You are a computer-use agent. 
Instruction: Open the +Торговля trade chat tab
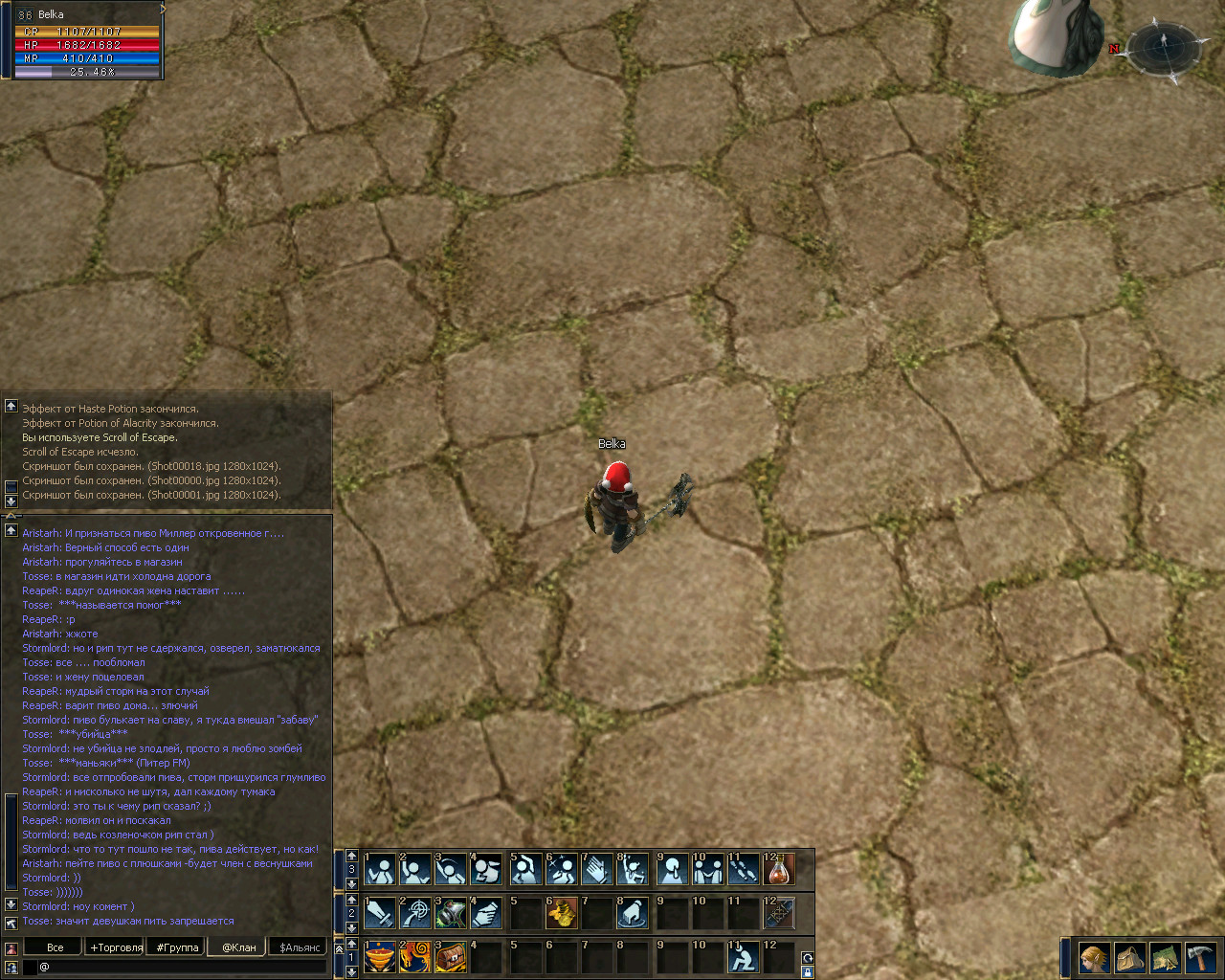pos(116,947)
